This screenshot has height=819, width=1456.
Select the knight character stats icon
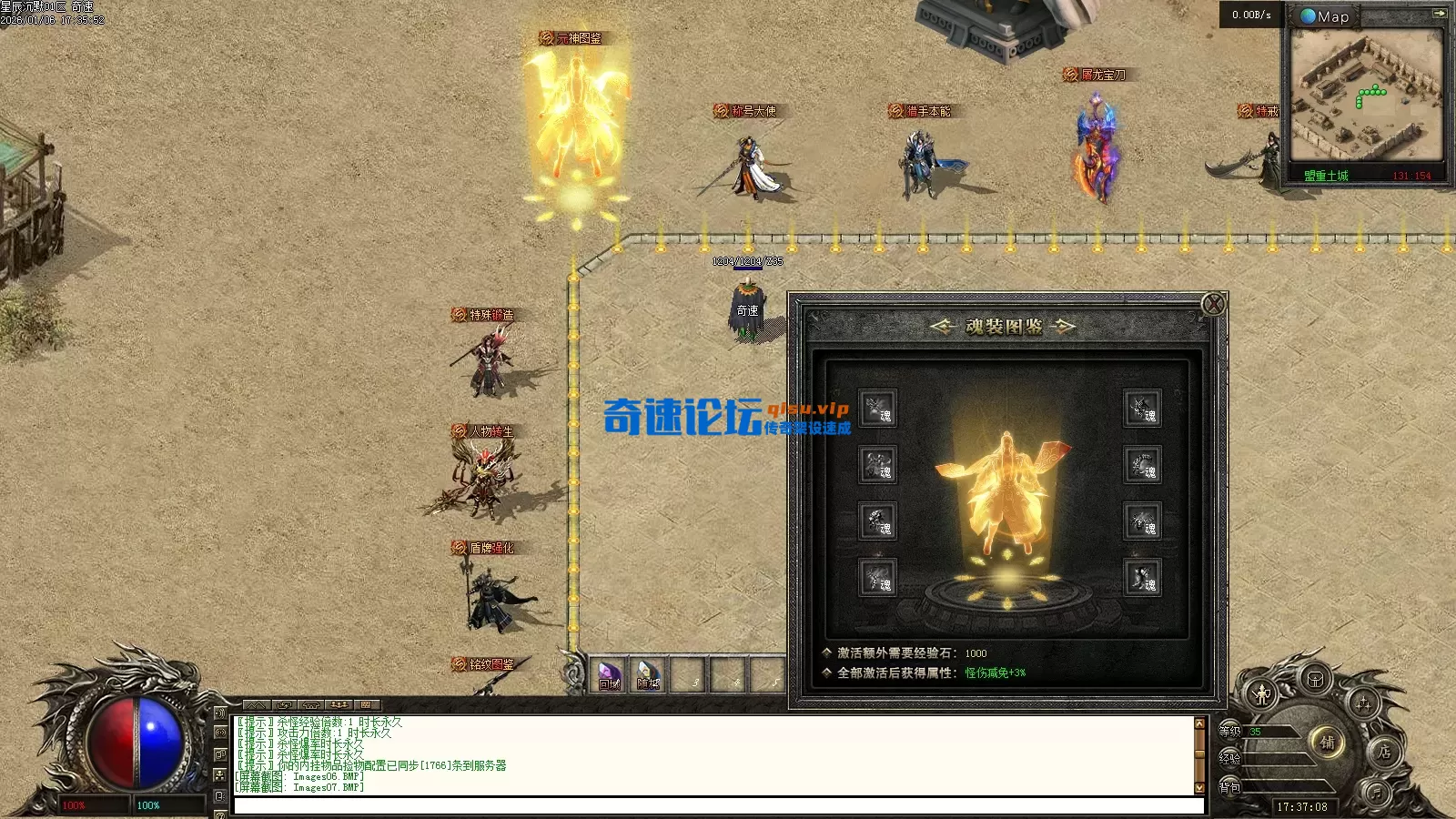tap(1262, 693)
